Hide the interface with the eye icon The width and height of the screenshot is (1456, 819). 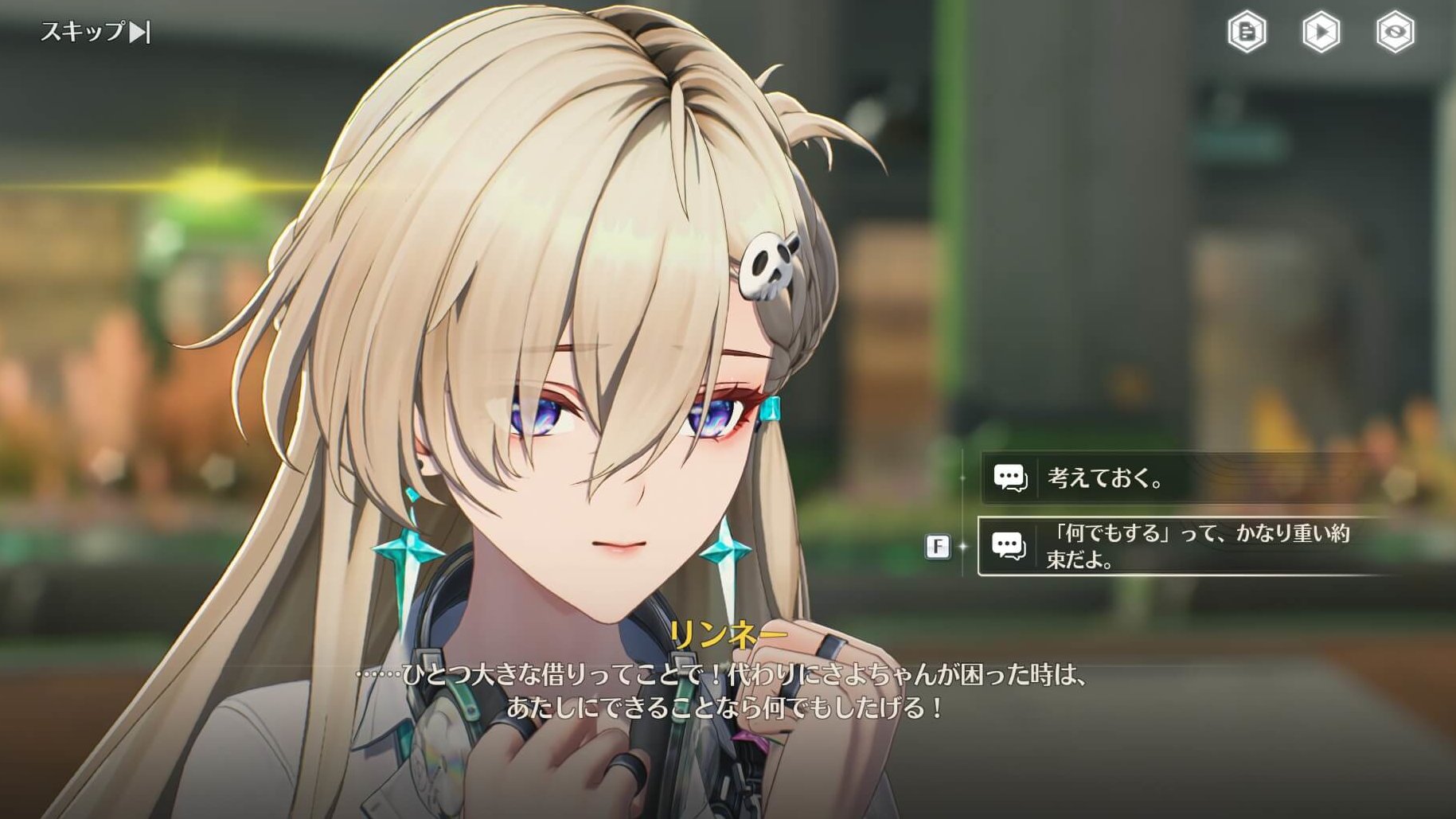[x=1395, y=32]
